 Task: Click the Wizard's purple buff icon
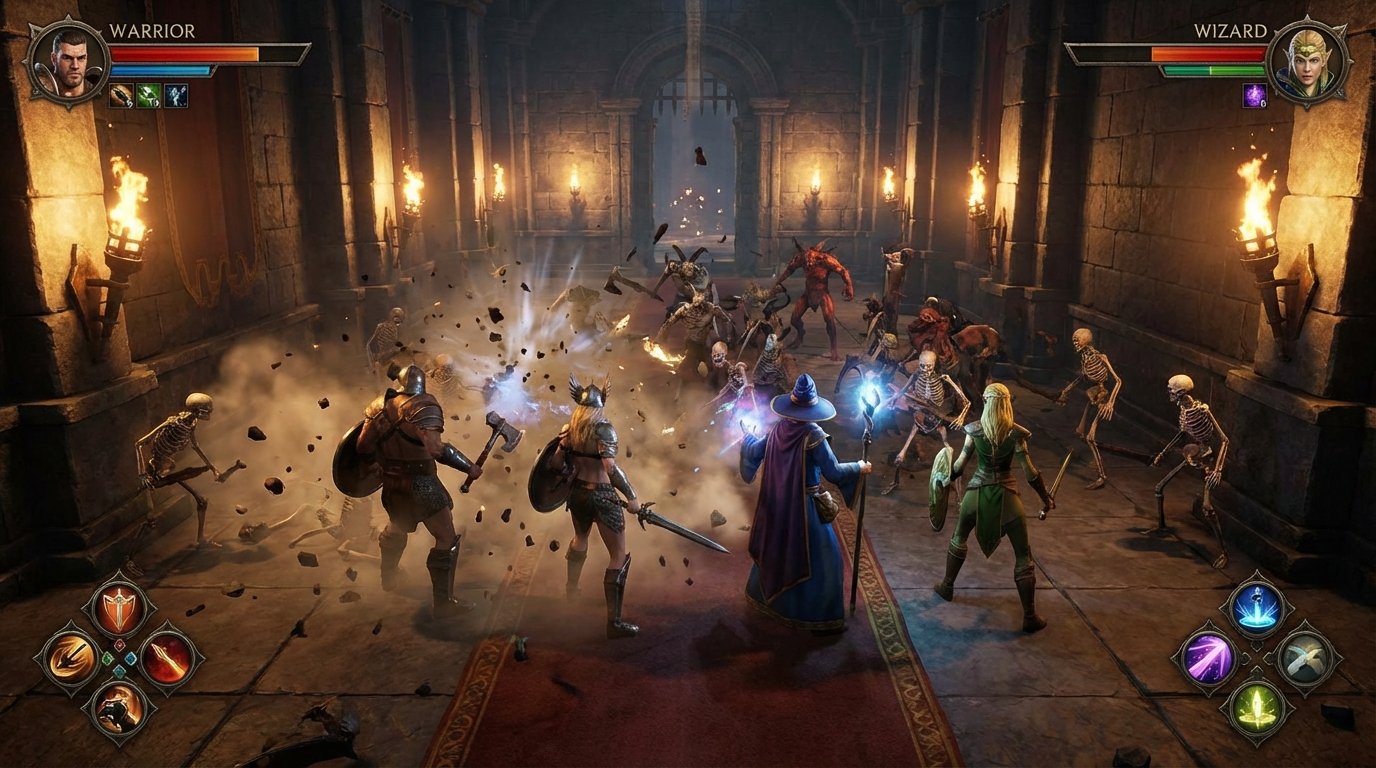(1254, 95)
